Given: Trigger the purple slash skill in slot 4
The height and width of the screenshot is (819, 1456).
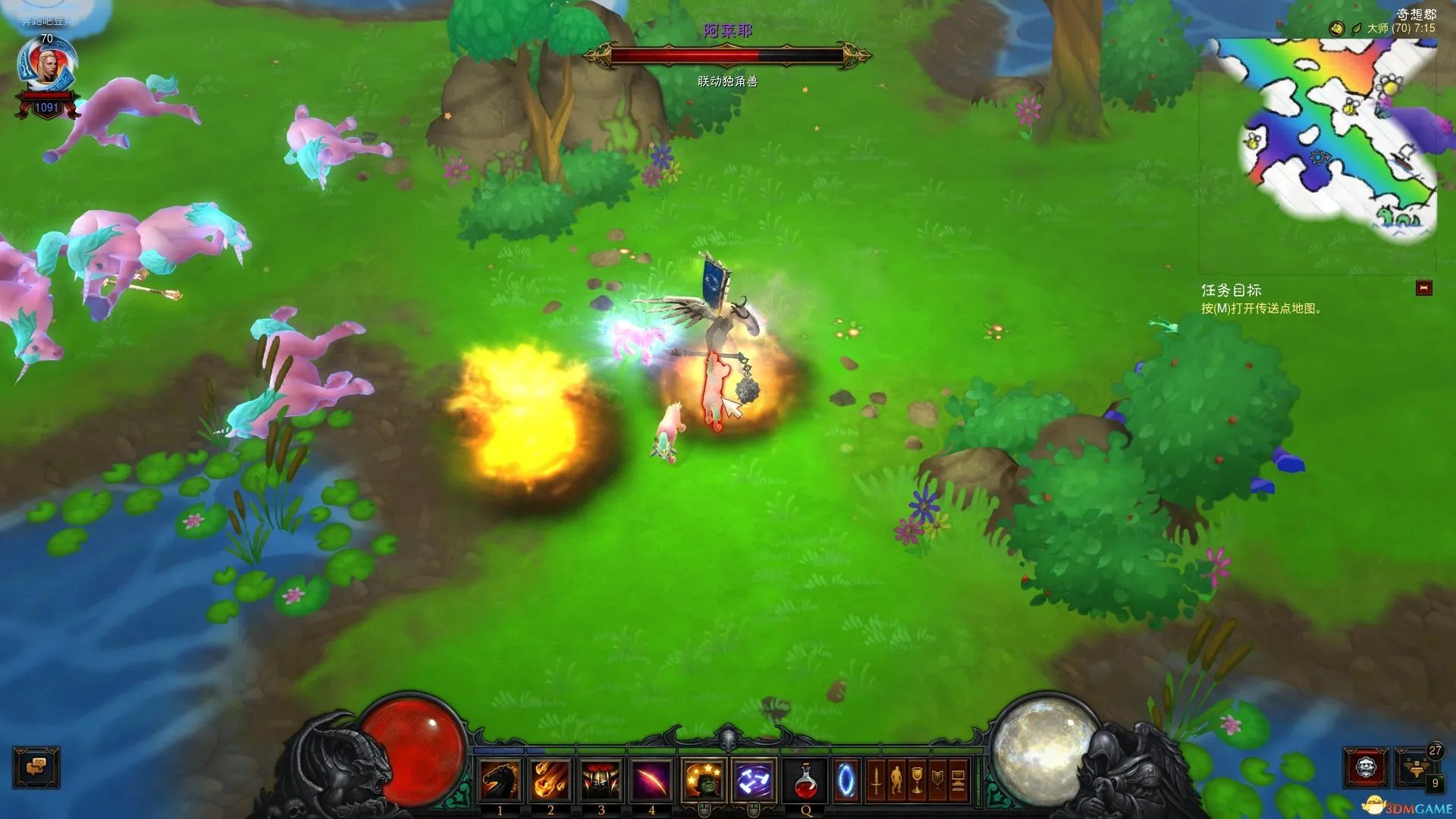Looking at the screenshot, I should tap(651, 781).
